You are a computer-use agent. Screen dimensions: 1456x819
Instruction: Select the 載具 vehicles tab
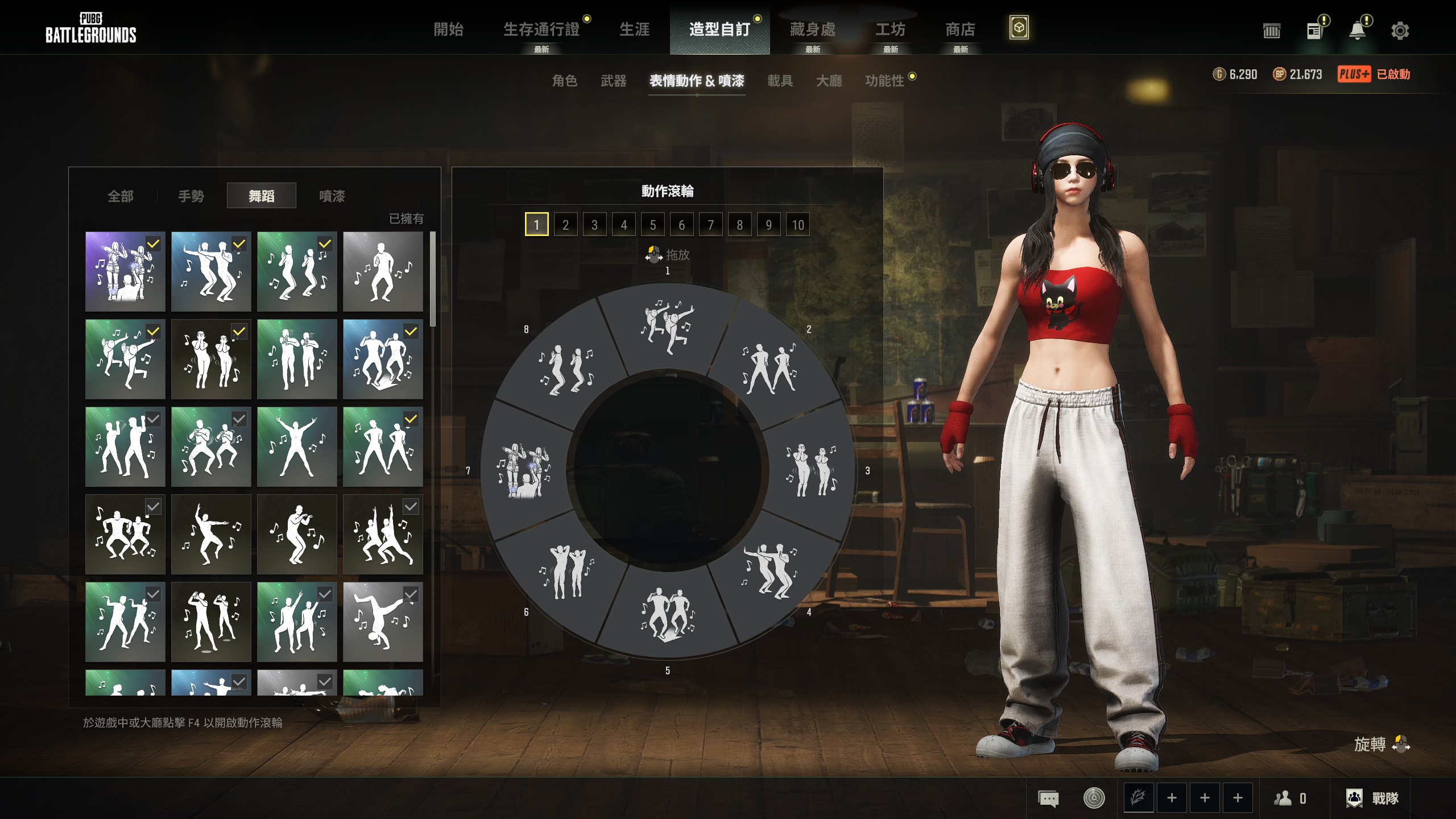coord(780,81)
